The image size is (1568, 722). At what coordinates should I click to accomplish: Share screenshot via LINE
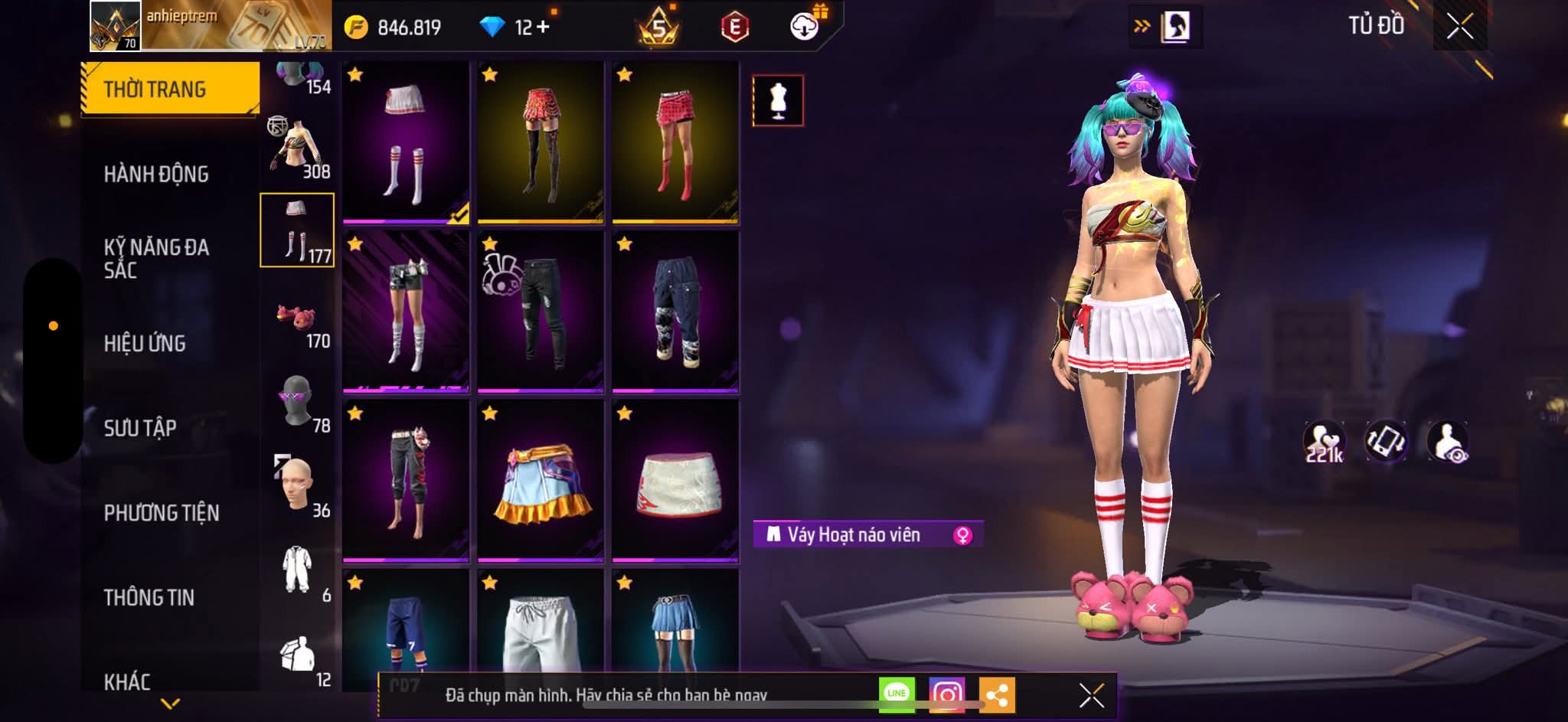[x=897, y=694]
